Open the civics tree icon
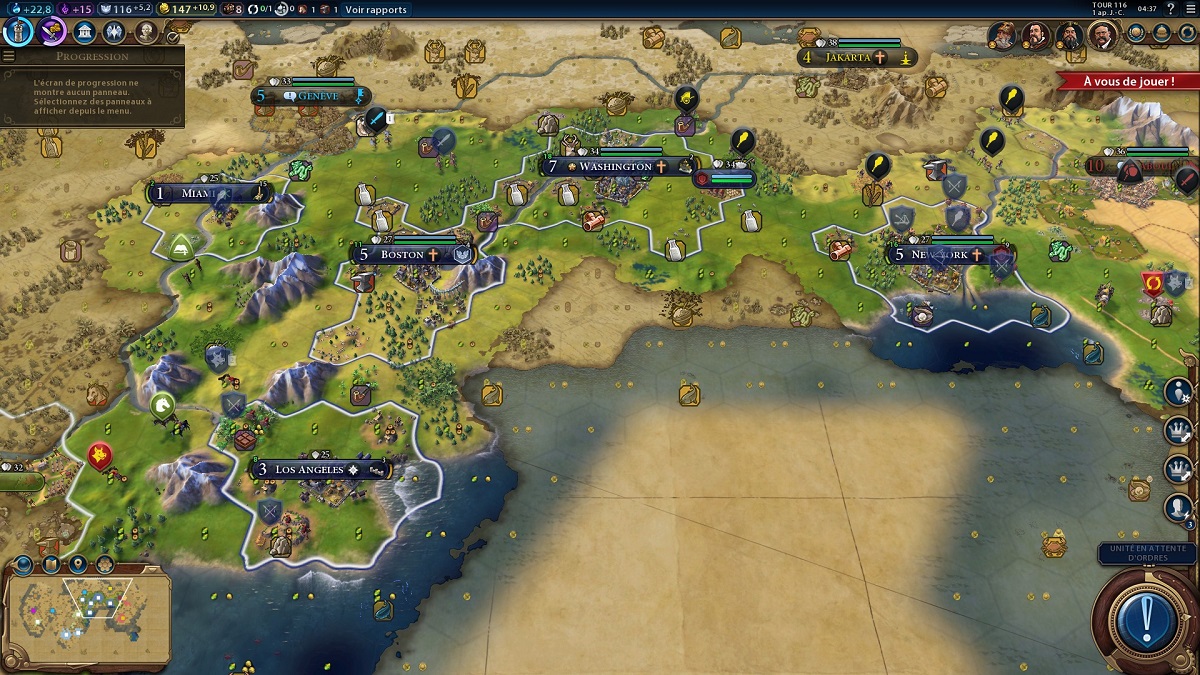 (x=52, y=32)
